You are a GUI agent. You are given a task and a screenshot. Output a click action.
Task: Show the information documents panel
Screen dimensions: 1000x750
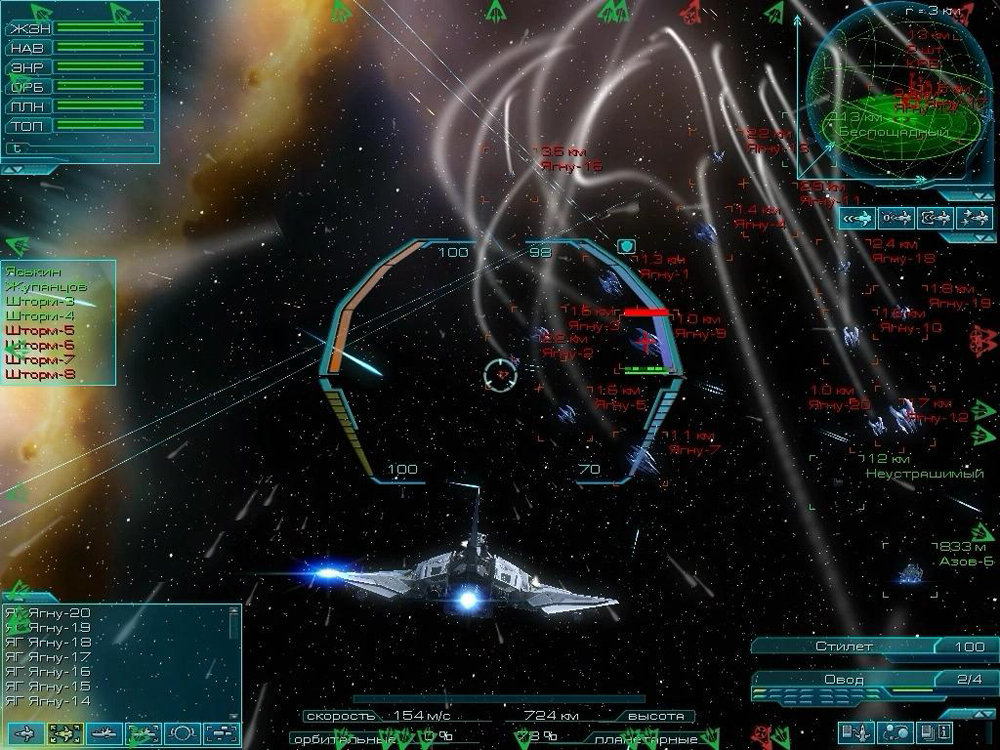tap(934, 733)
